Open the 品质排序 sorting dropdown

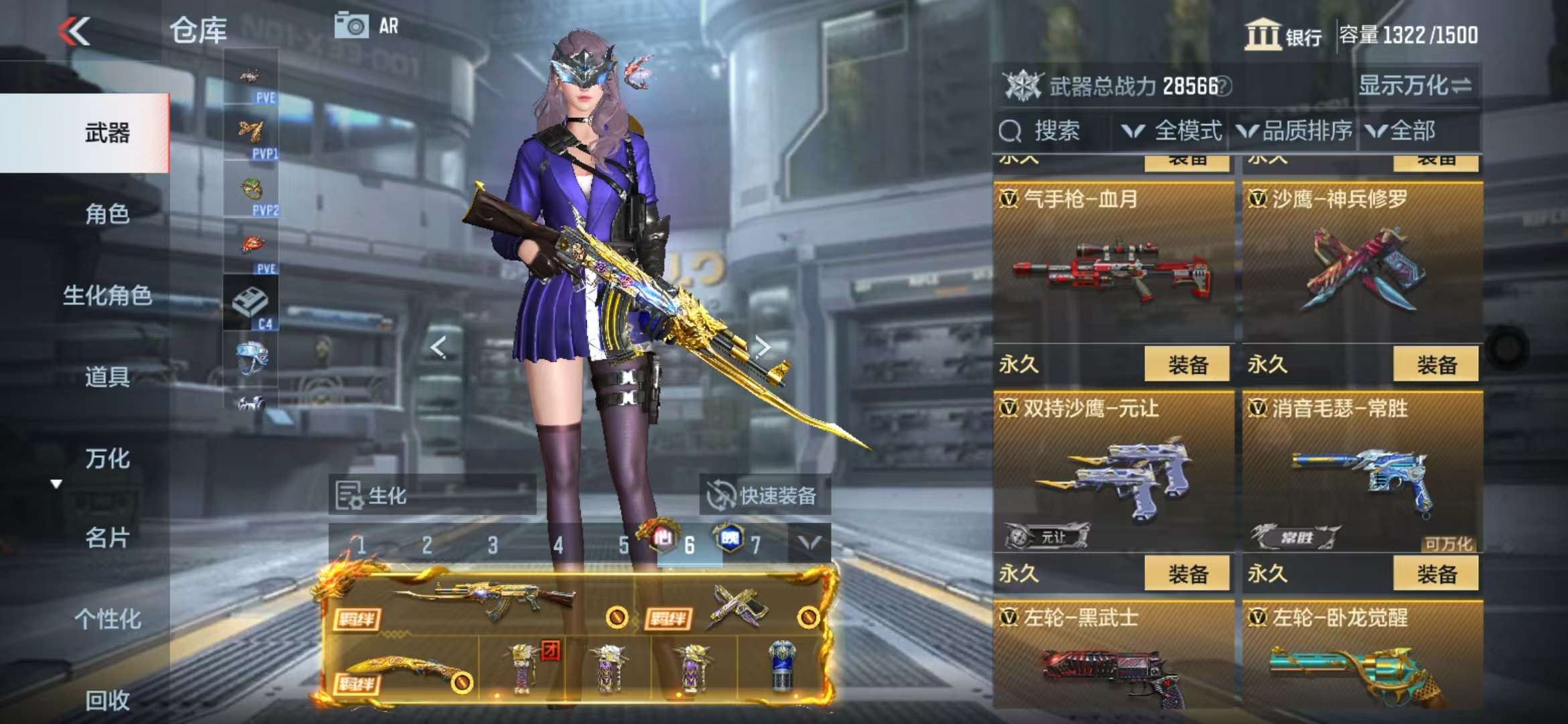pyautogui.click(x=1295, y=131)
